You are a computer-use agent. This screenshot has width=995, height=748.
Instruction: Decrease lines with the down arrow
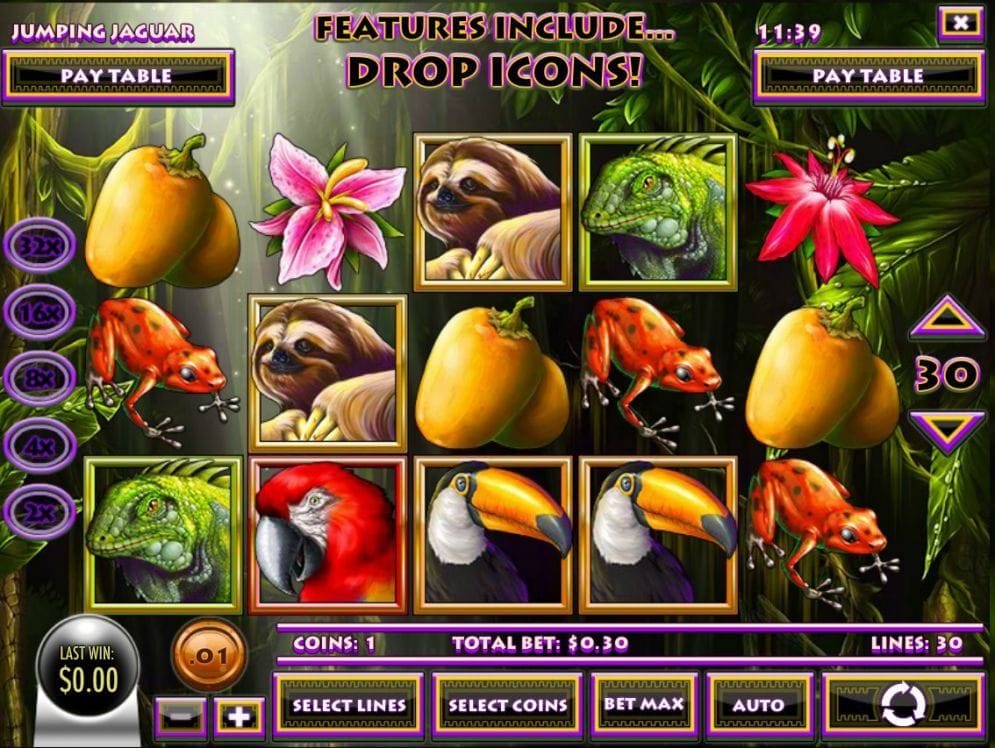tap(946, 430)
